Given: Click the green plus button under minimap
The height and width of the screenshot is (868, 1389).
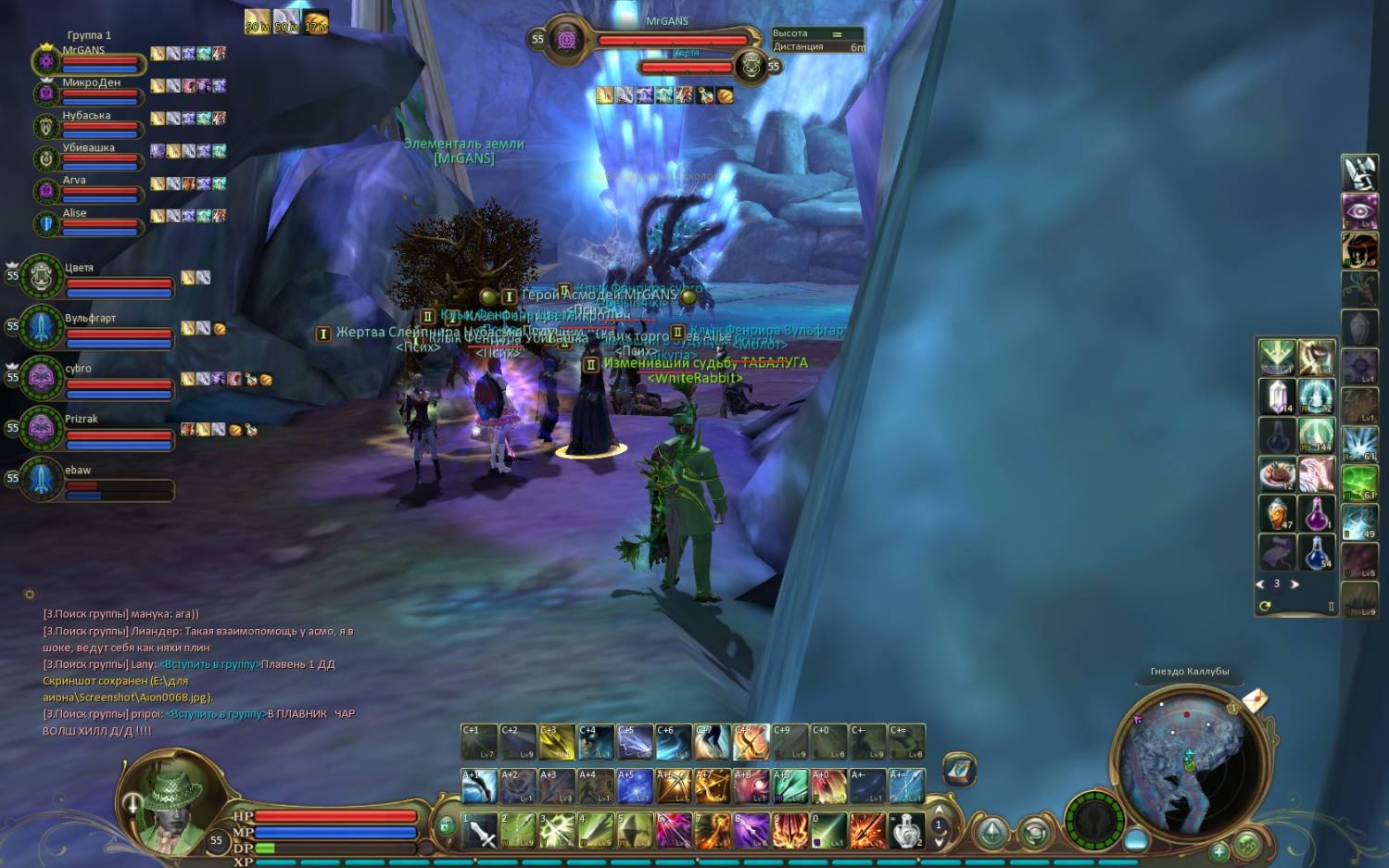Looking at the screenshot, I should pos(1219,850).
